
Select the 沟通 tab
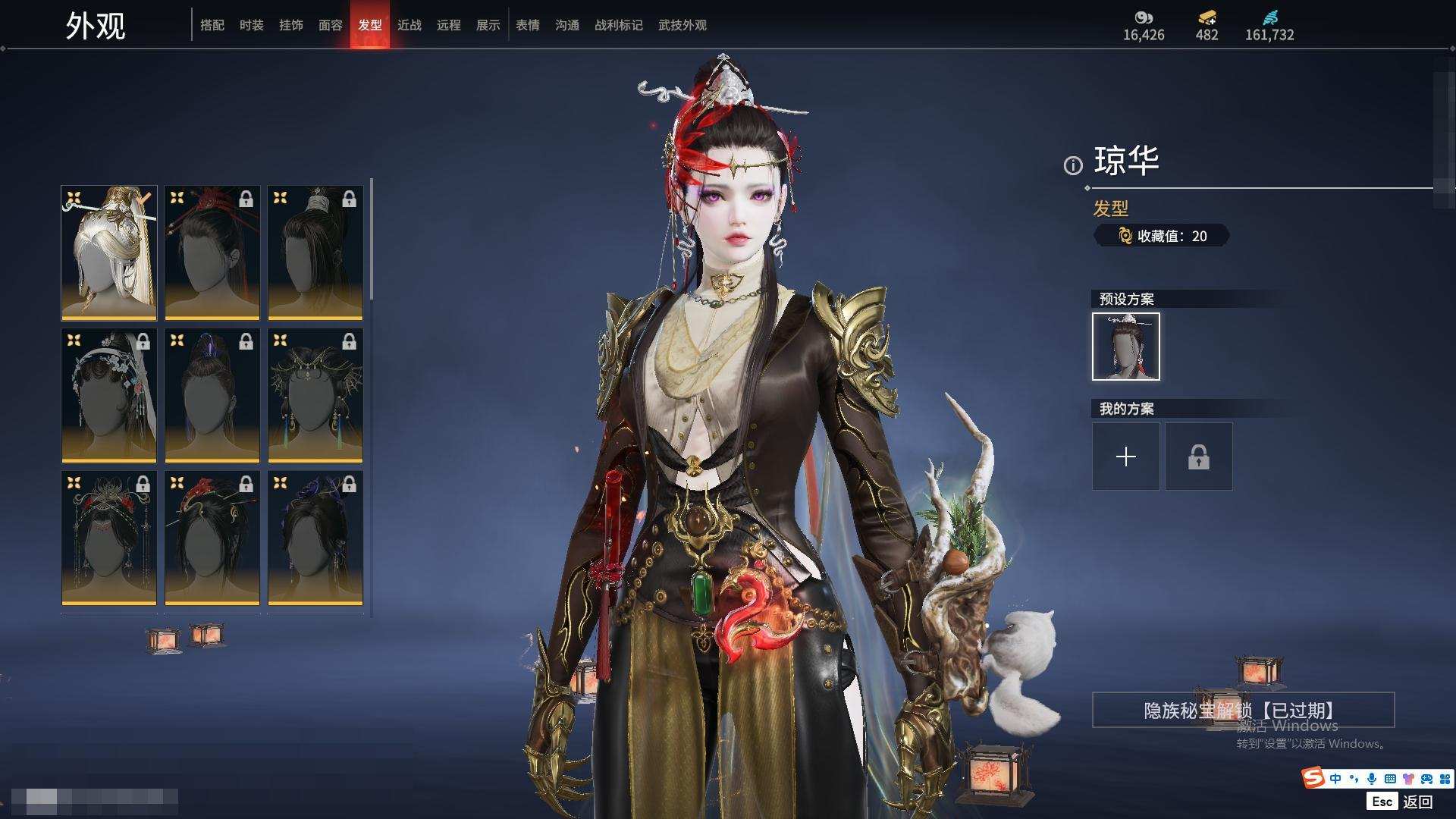[x=567, y=25]
